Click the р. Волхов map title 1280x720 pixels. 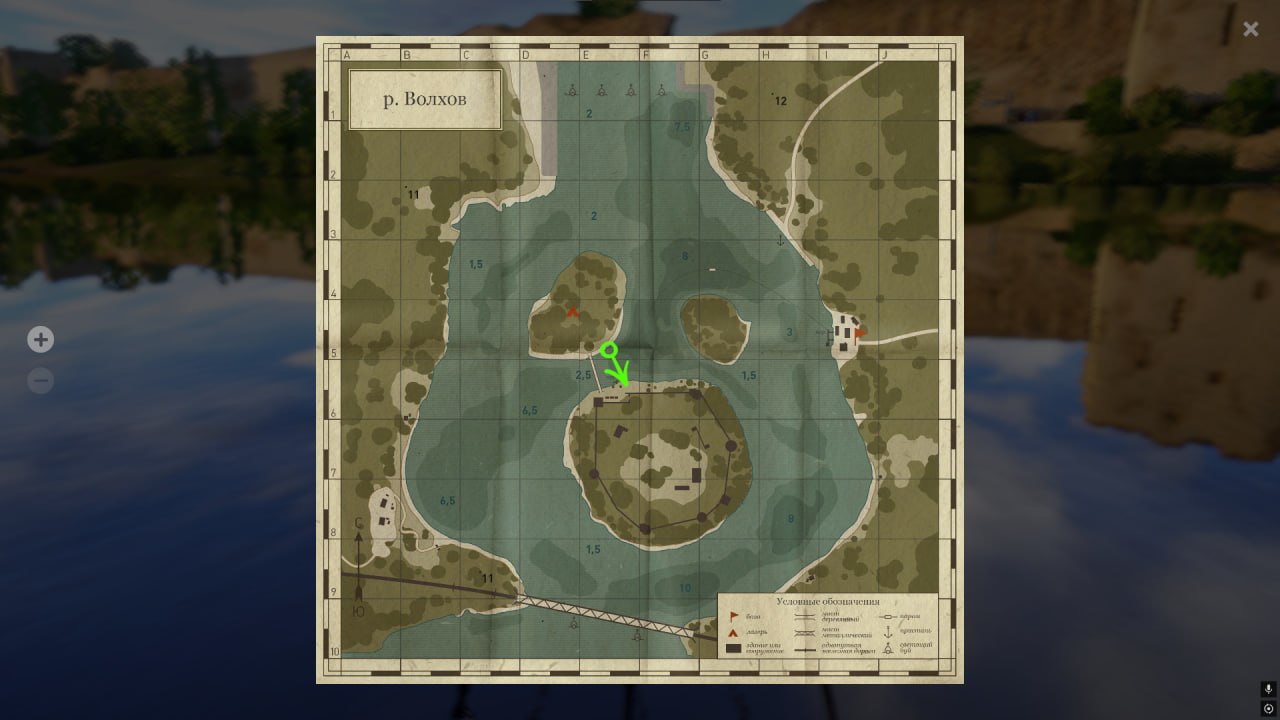[424, 99]
